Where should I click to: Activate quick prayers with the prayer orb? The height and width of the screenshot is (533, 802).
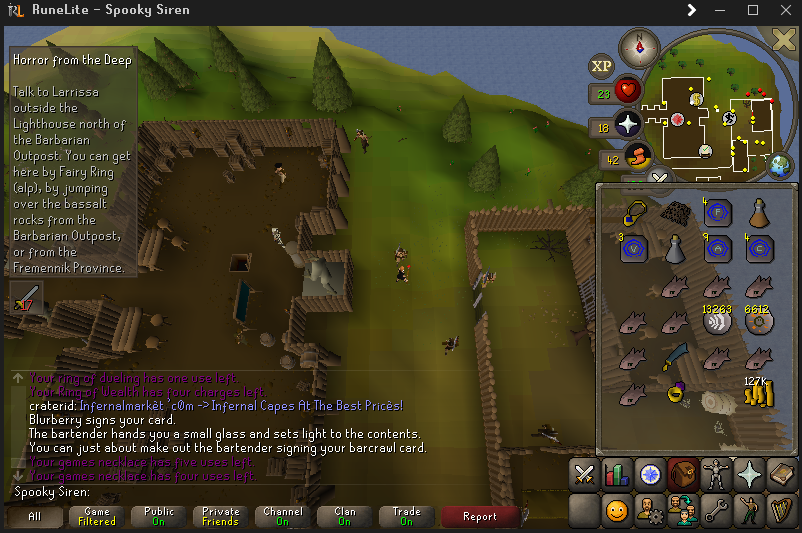(628, 124)
